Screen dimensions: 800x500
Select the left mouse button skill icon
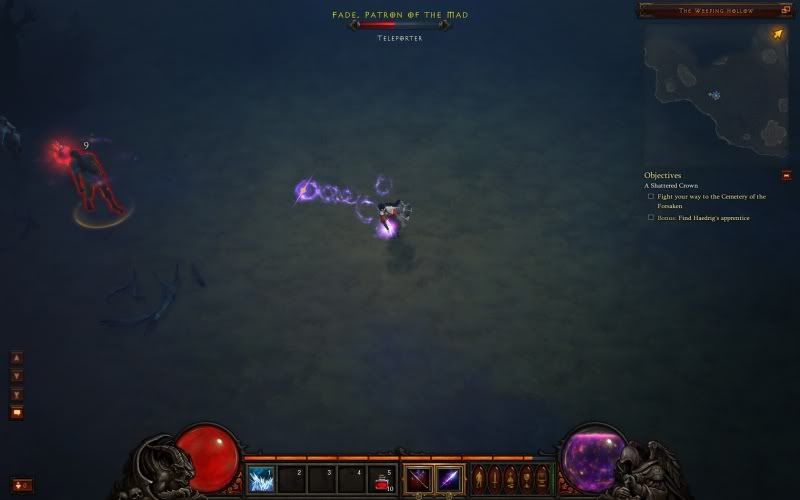tap(418, 479)
